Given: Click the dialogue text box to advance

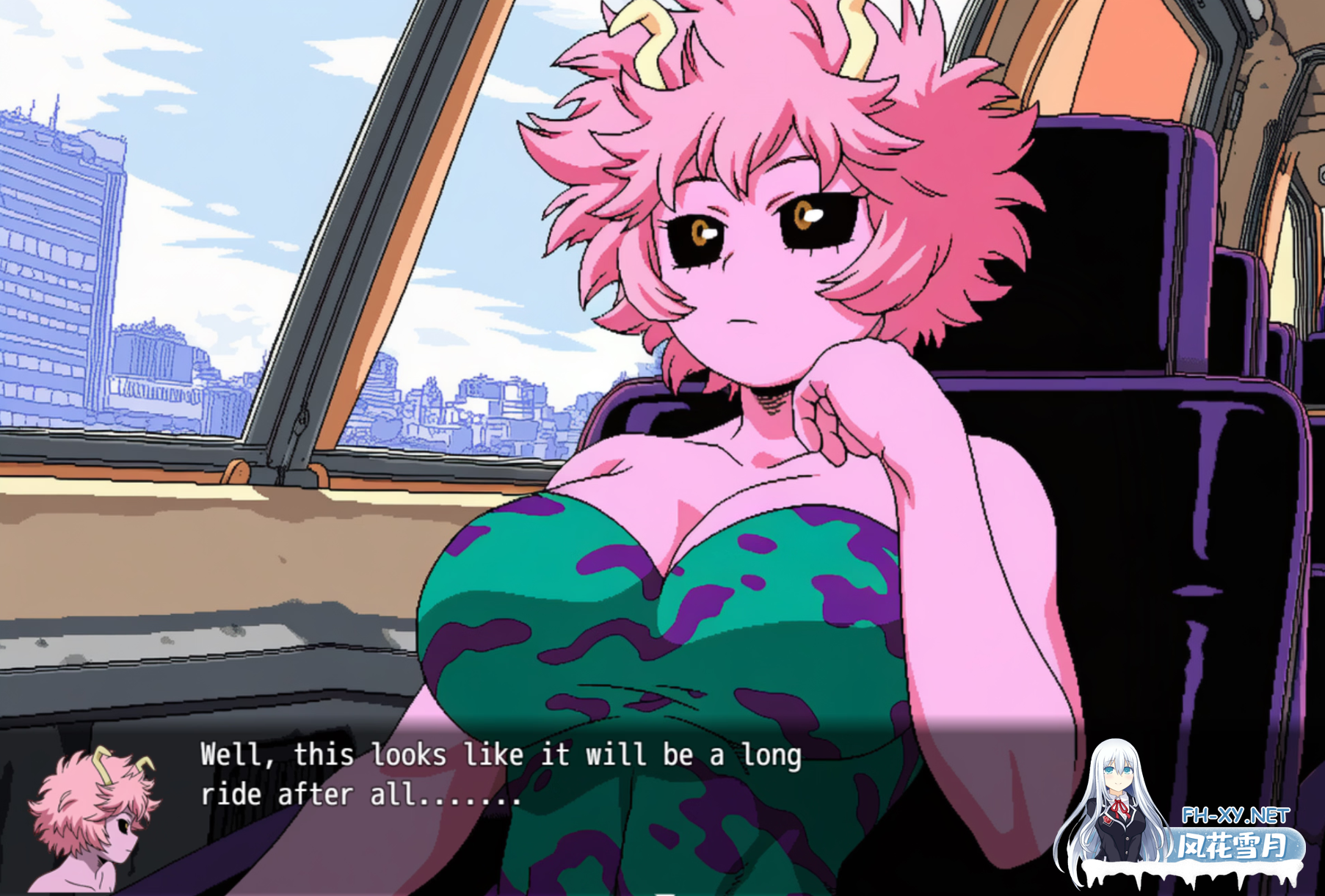Looking at the screenshot, I should pos(499,778).
